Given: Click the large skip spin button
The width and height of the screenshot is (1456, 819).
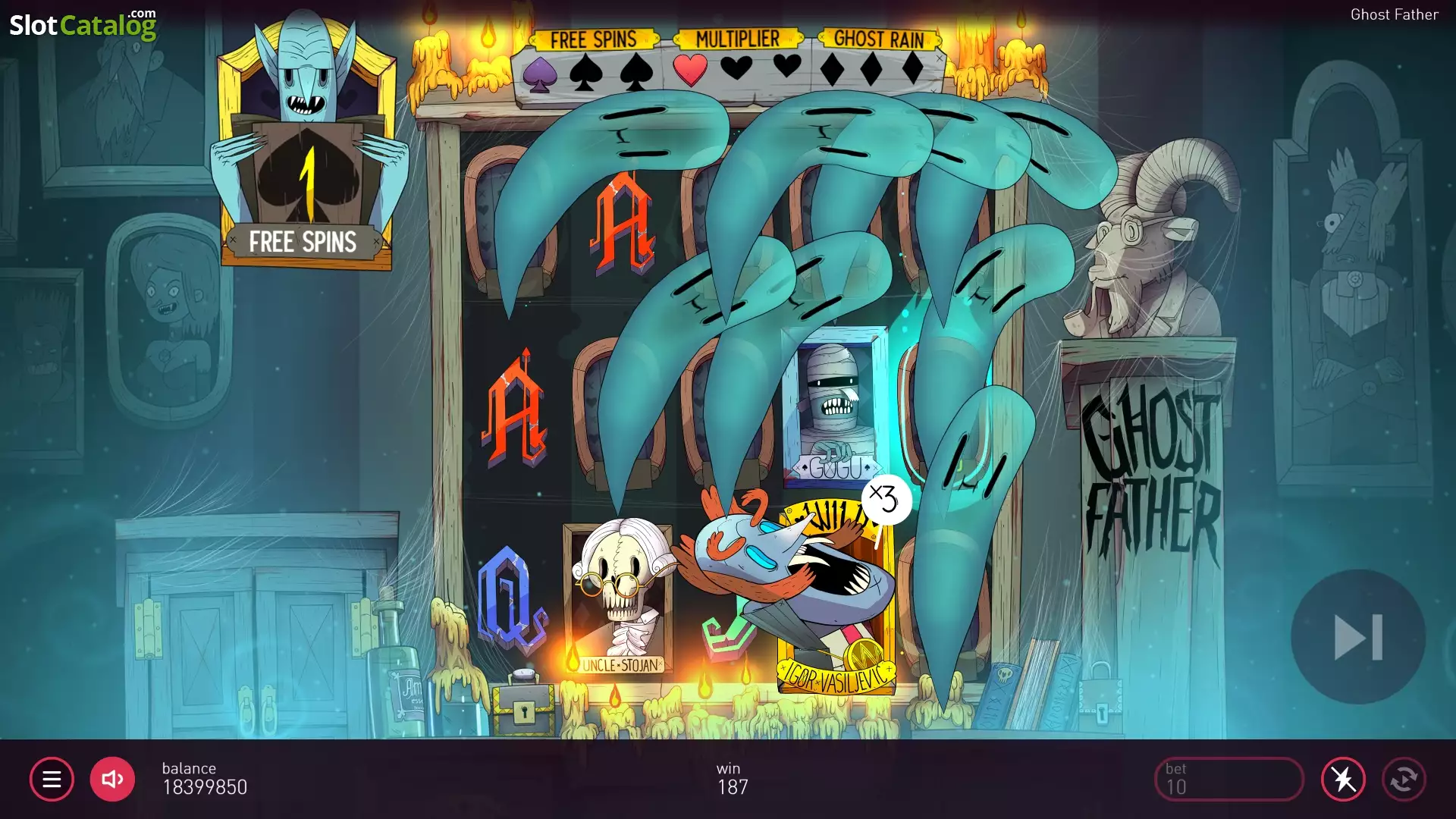Looking at the screenshot, I should point(1358,637).
